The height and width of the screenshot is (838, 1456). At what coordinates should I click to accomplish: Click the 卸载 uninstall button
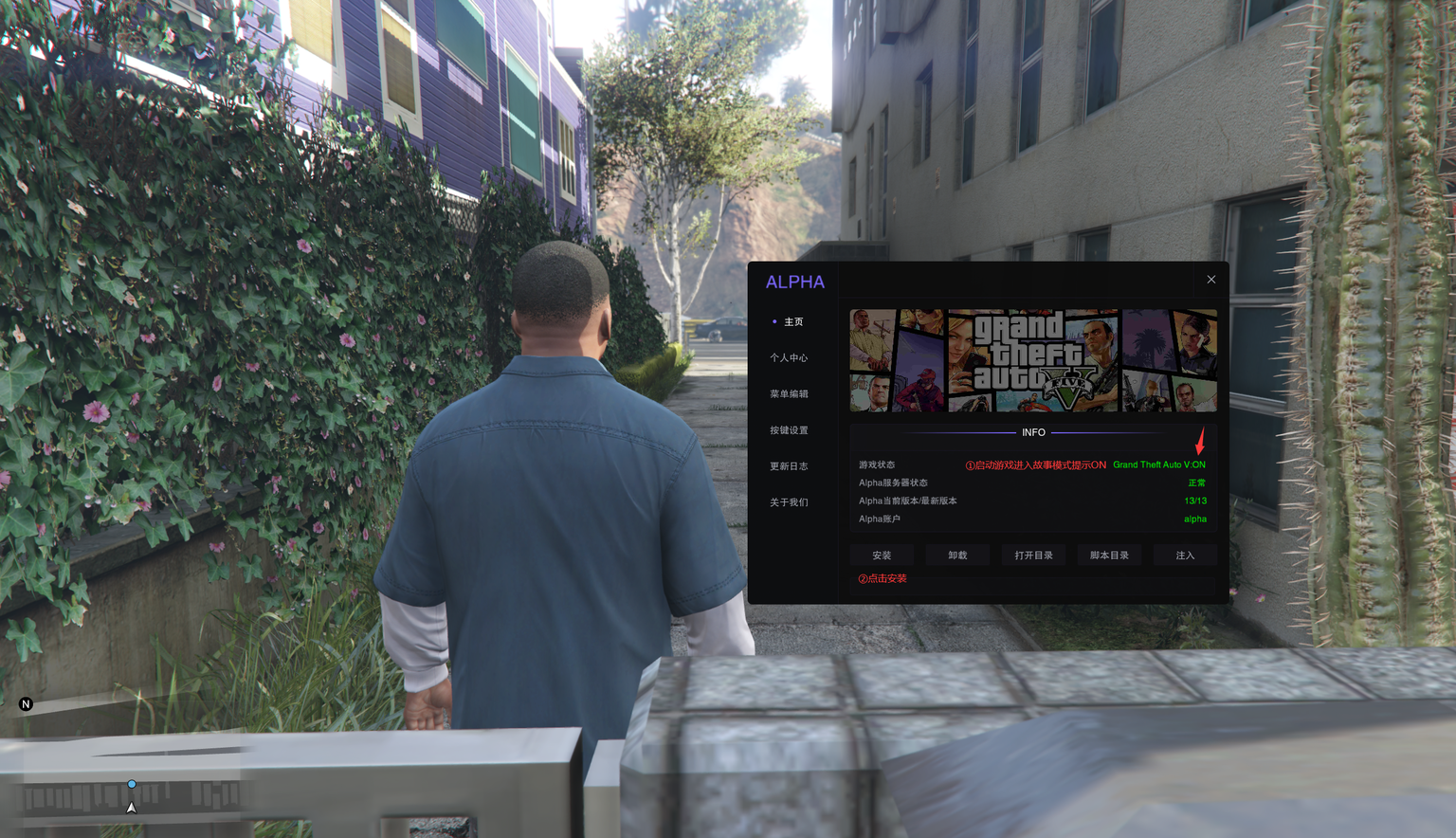[x=957, y=556]
